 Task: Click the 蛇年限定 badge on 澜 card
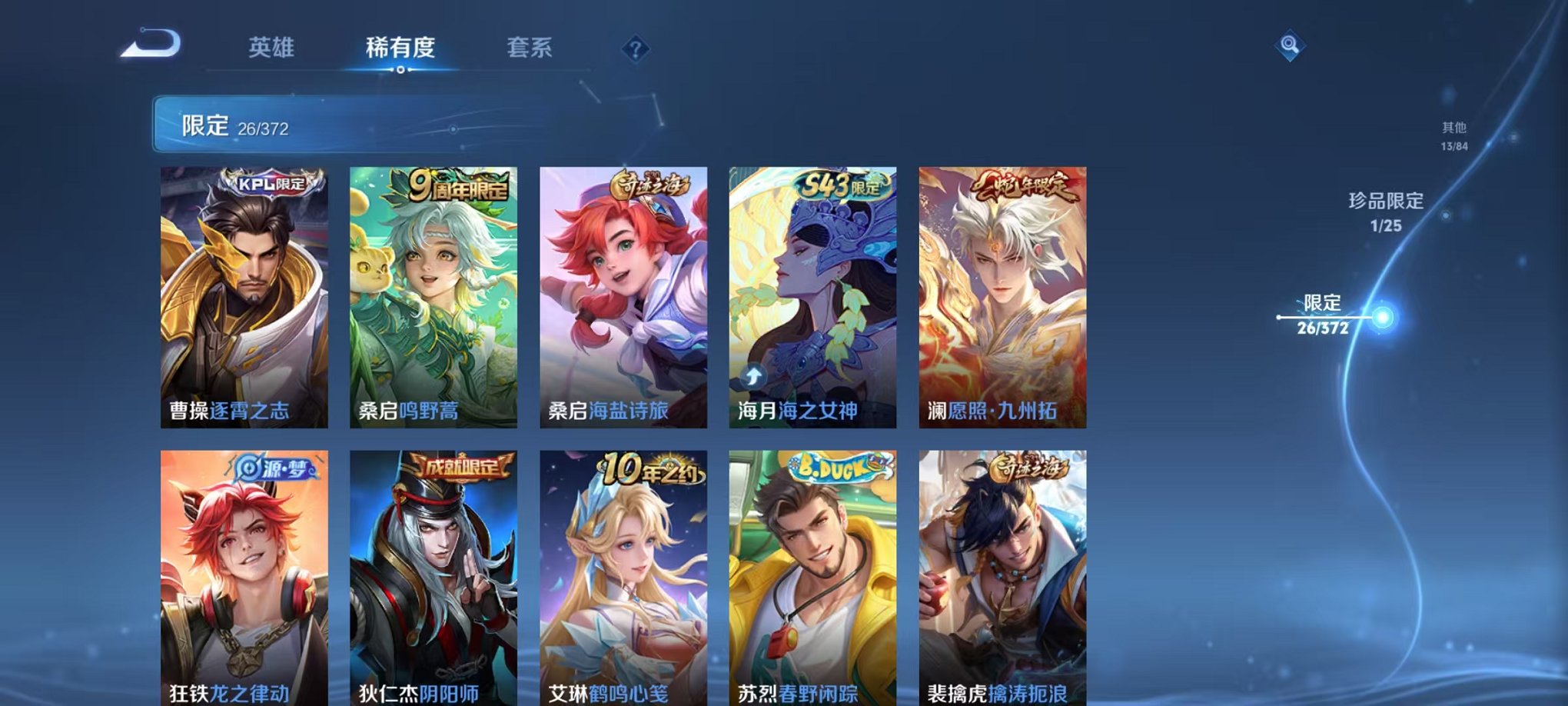pos(1025,184)
